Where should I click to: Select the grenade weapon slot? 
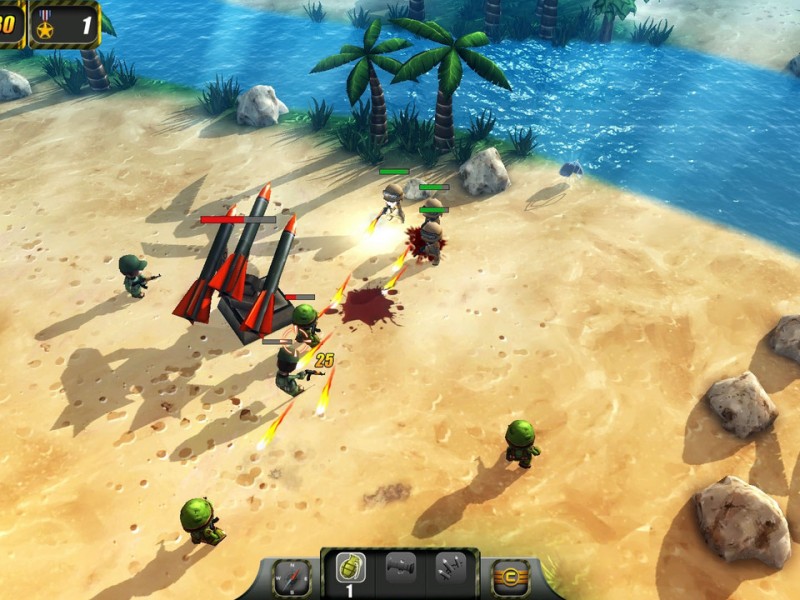click(x=350, y=570)
